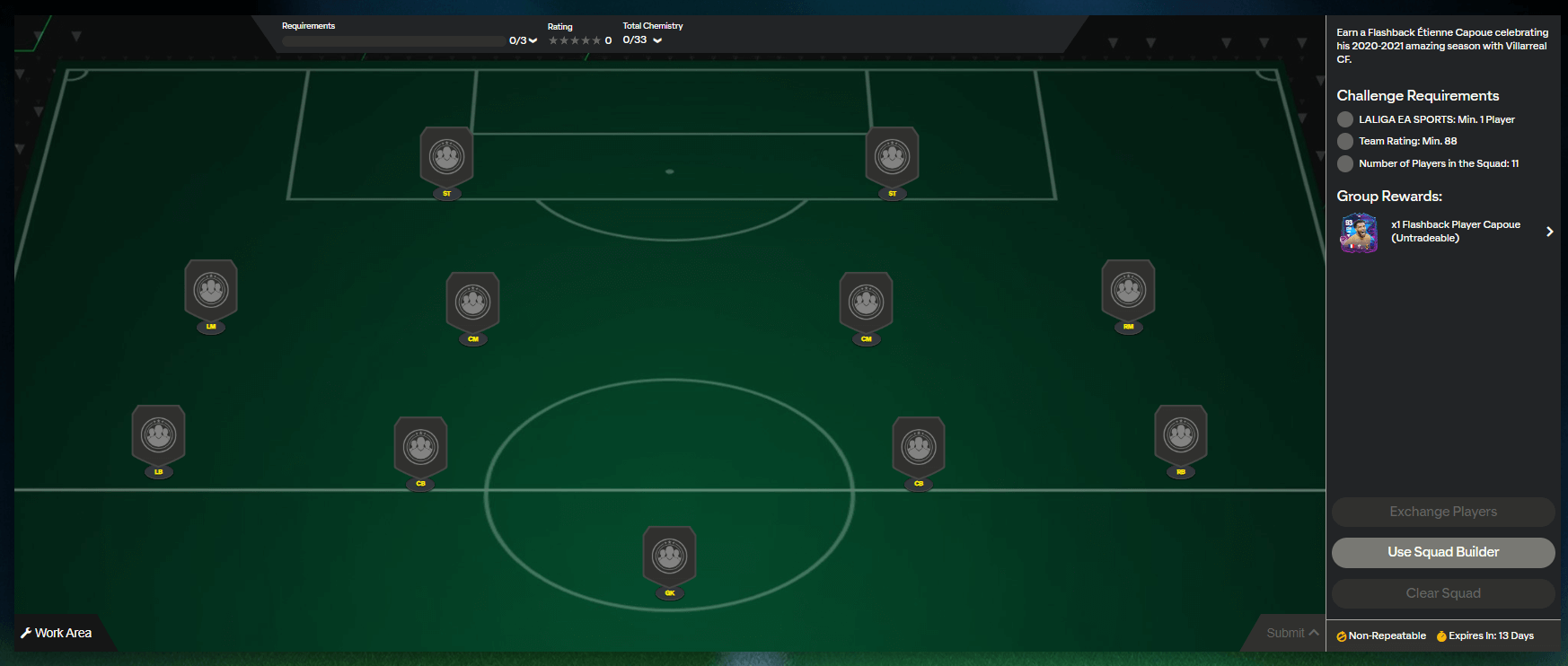Click the LALIGA EA SPORTS requirement indicator

tap(1344, 118)
